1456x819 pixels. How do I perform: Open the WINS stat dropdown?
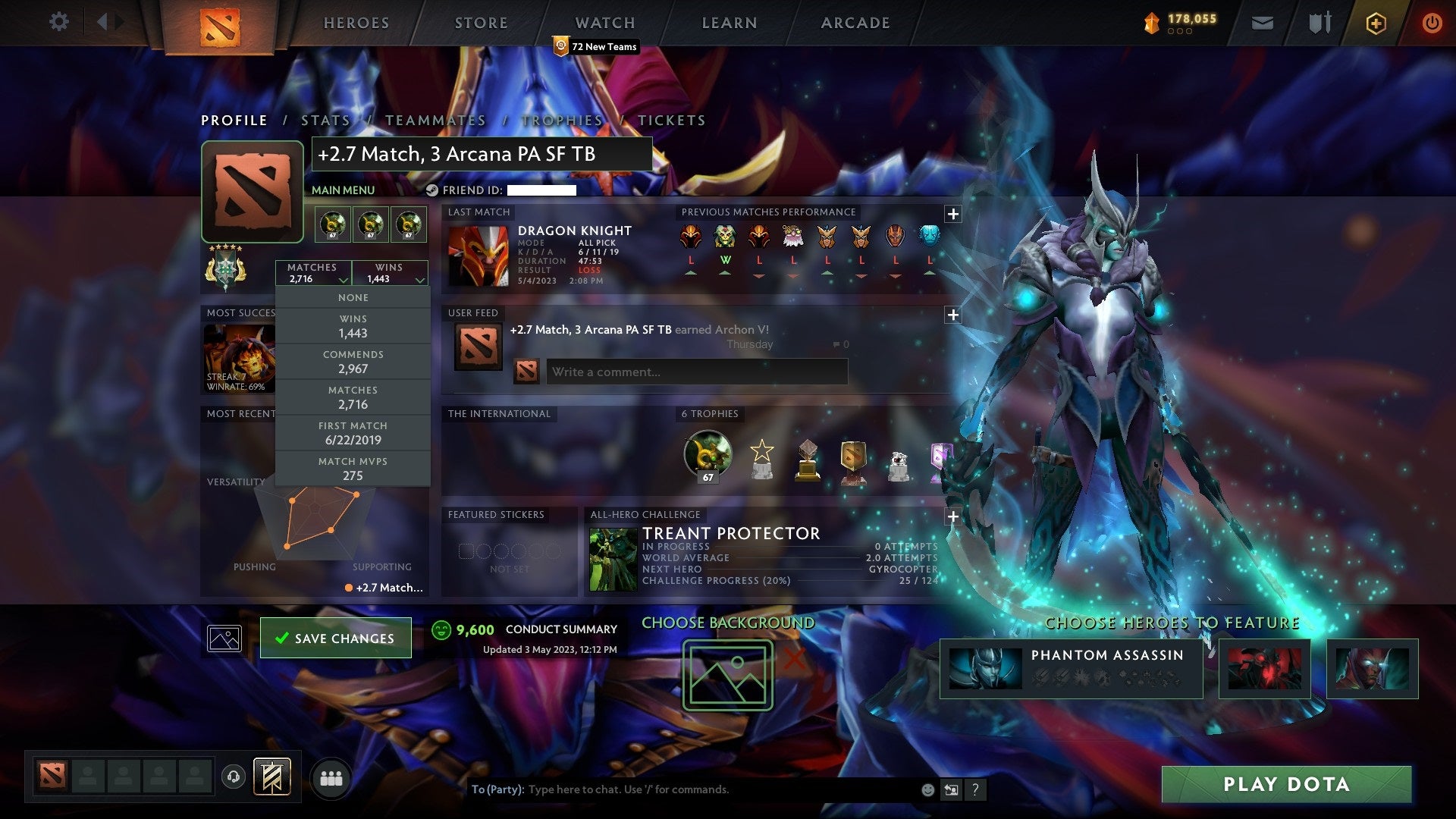tap(390, 273)
